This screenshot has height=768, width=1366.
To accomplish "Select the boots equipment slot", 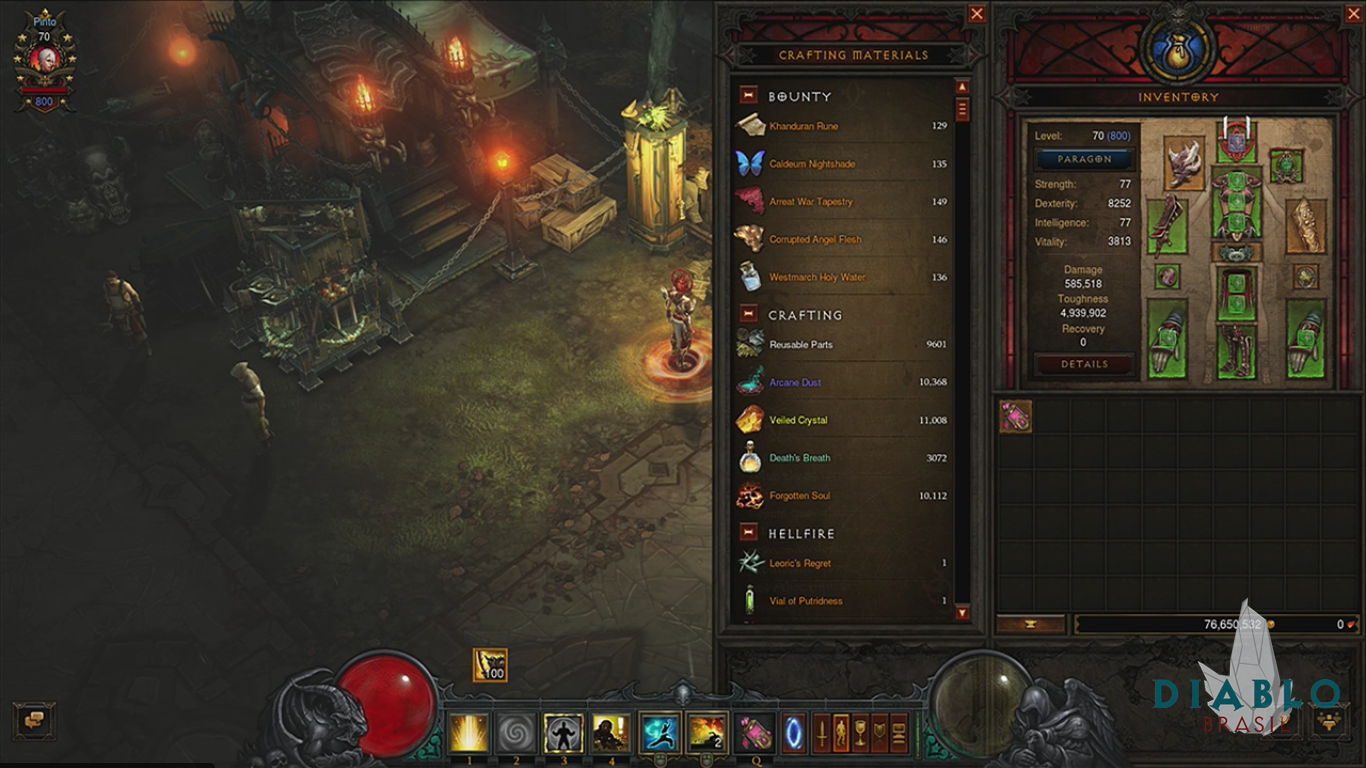I will [x=1236, y=351].
